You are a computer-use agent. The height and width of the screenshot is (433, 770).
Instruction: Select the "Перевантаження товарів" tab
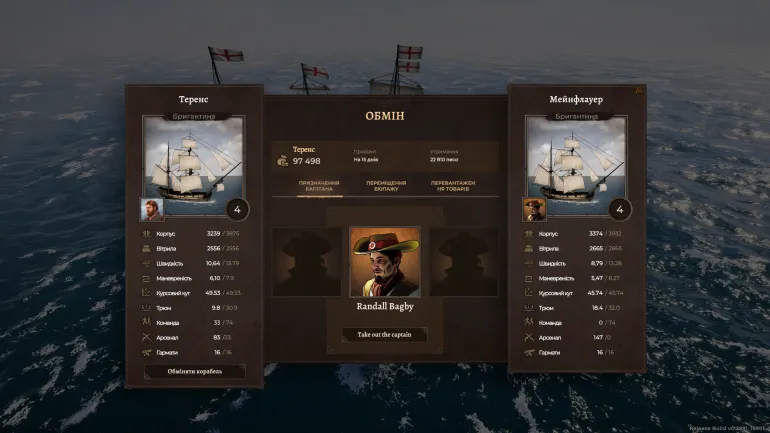pyautogui.click(x=453, y=186)
